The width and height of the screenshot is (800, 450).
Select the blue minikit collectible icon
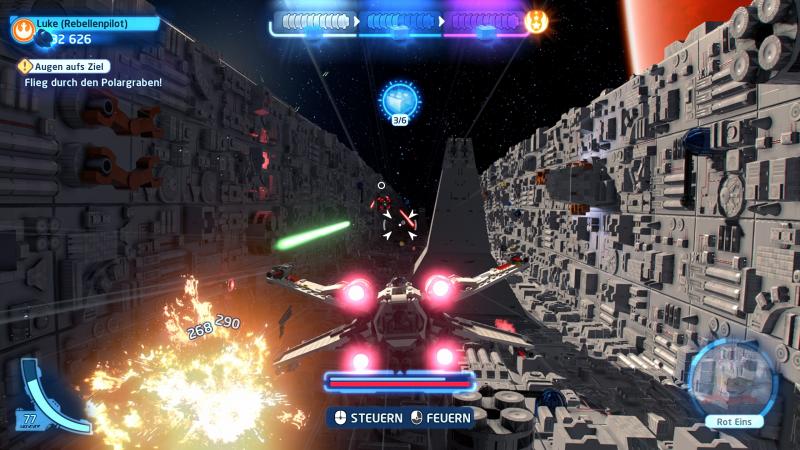[x=400, y=101]
